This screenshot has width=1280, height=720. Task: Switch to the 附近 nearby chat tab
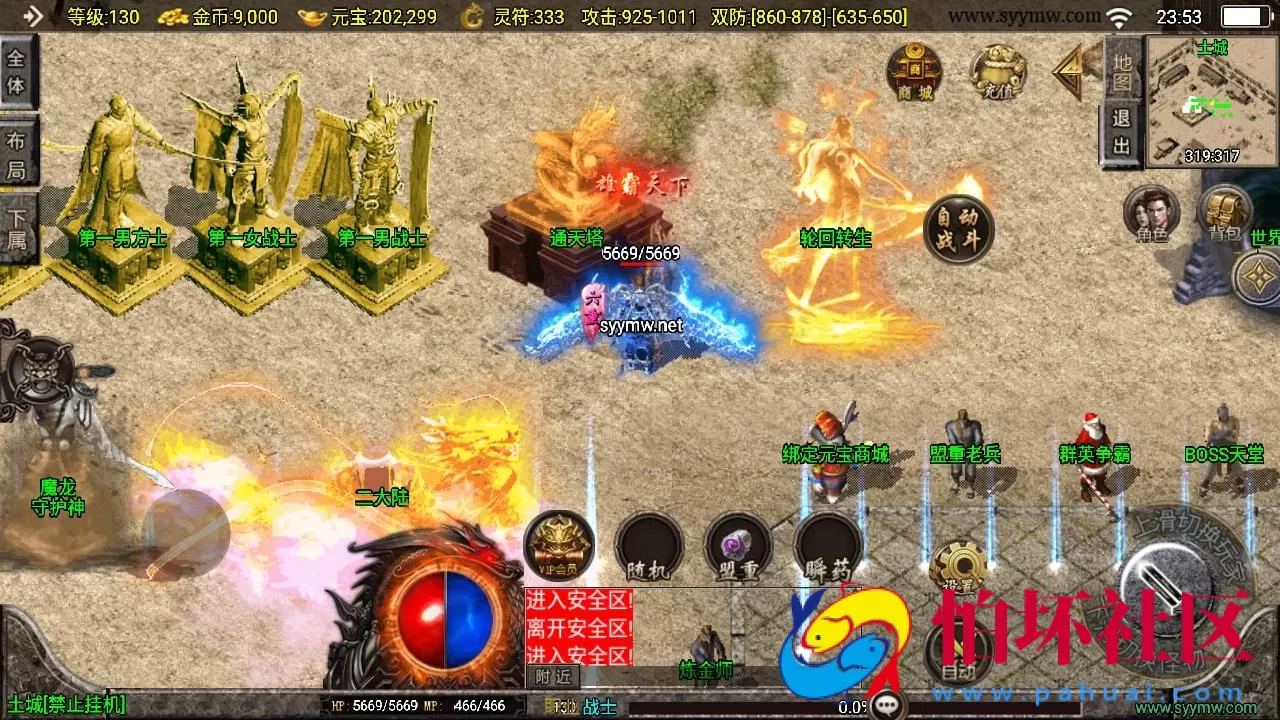(552, 676)
